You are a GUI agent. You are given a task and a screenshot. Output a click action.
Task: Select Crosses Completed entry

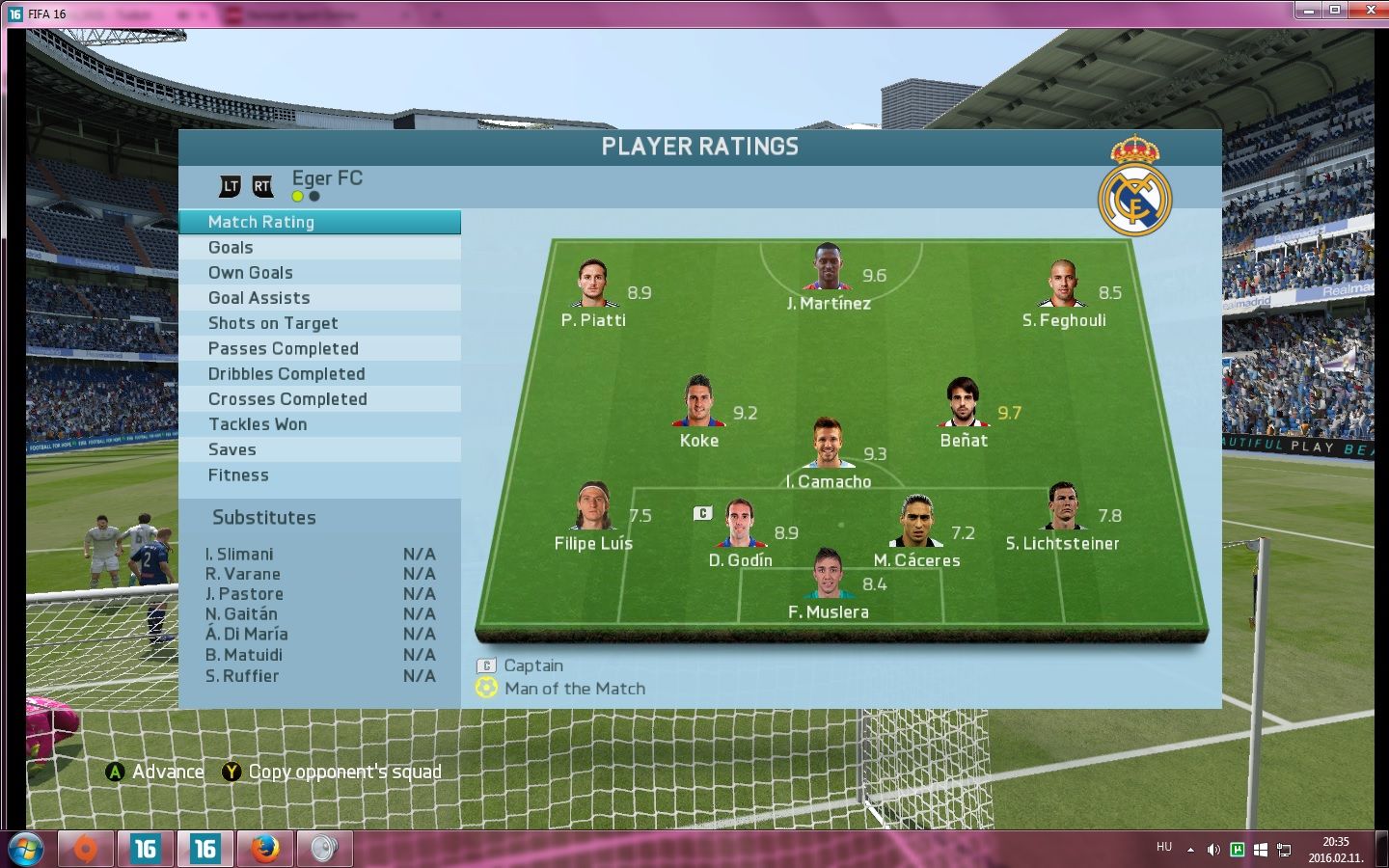tap(319, 399)
